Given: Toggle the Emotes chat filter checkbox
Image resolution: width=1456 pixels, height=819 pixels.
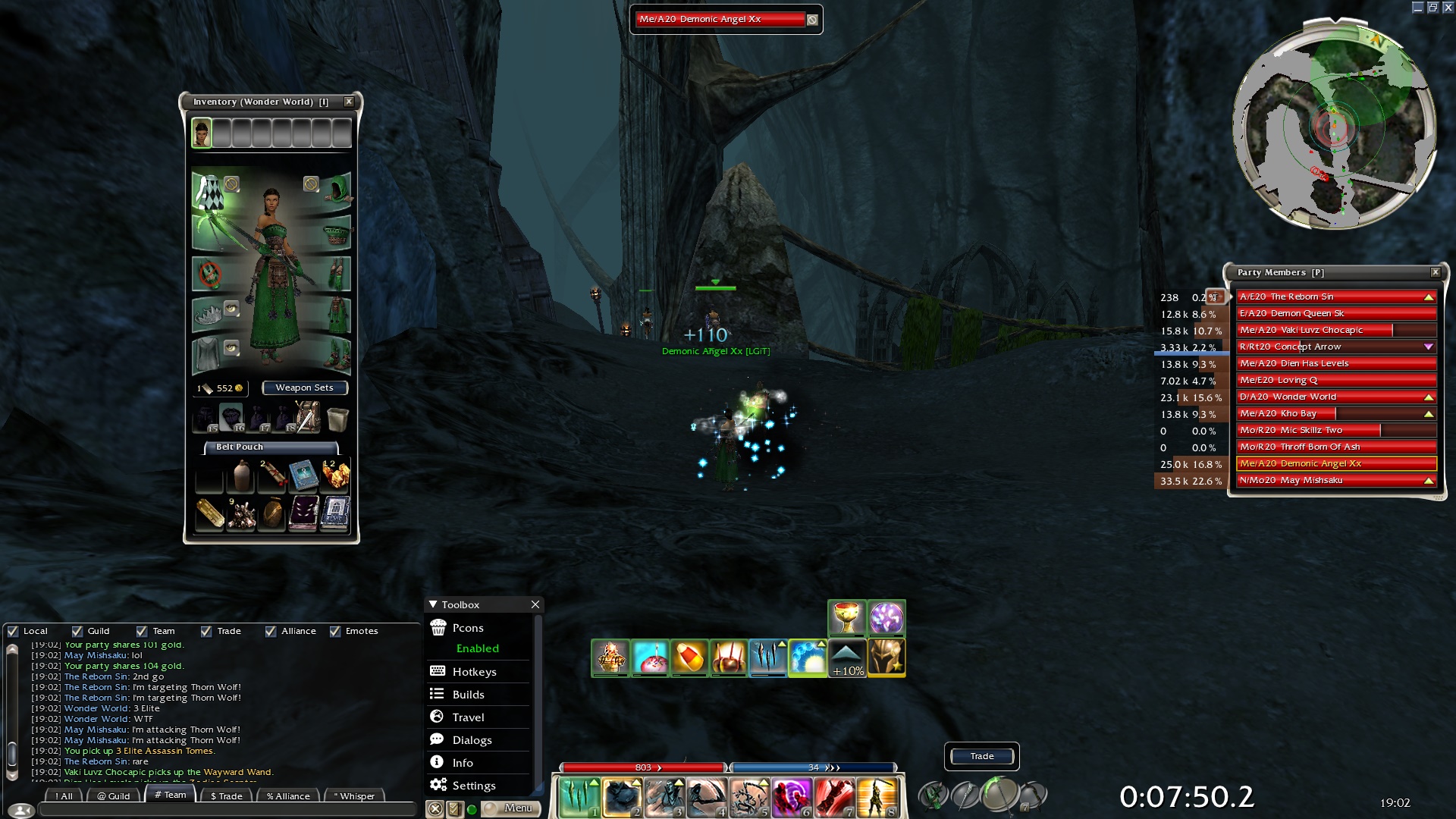Looking at the screenshot, I should click(335, 631).
